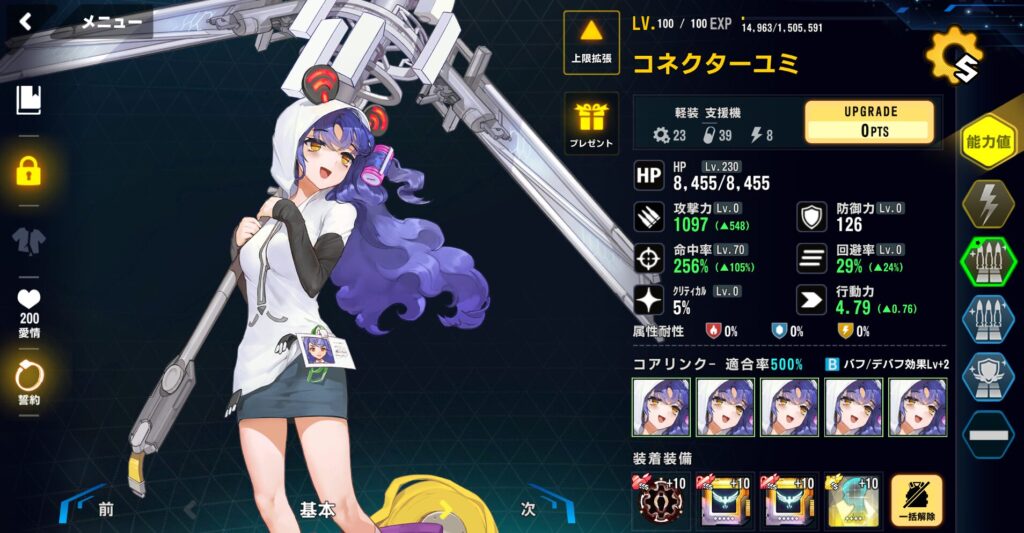Open the book record icon
The width and height of the screenshot is (1024, 533).
coord(29,99)
